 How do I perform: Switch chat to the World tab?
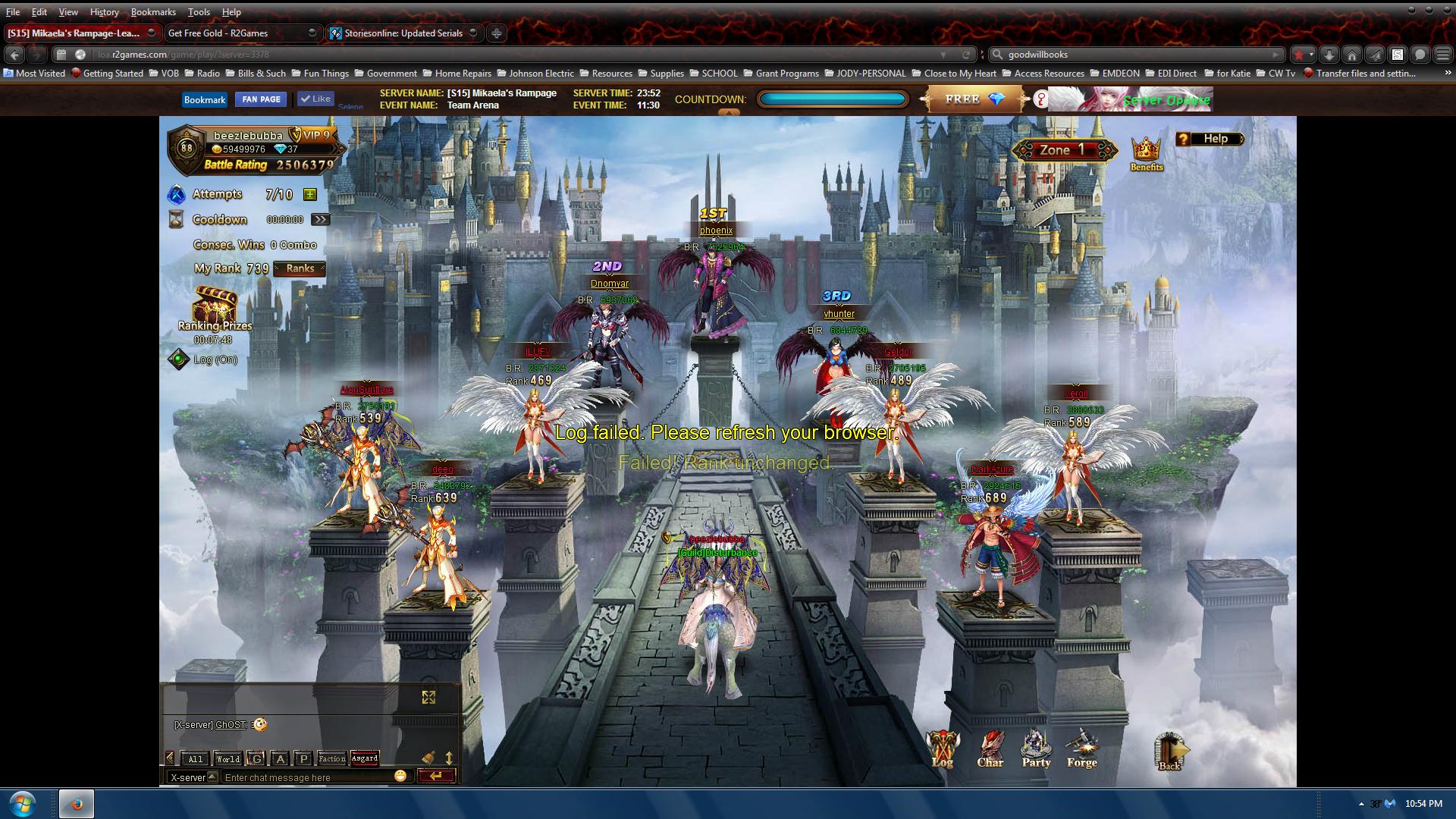(228, 758)
